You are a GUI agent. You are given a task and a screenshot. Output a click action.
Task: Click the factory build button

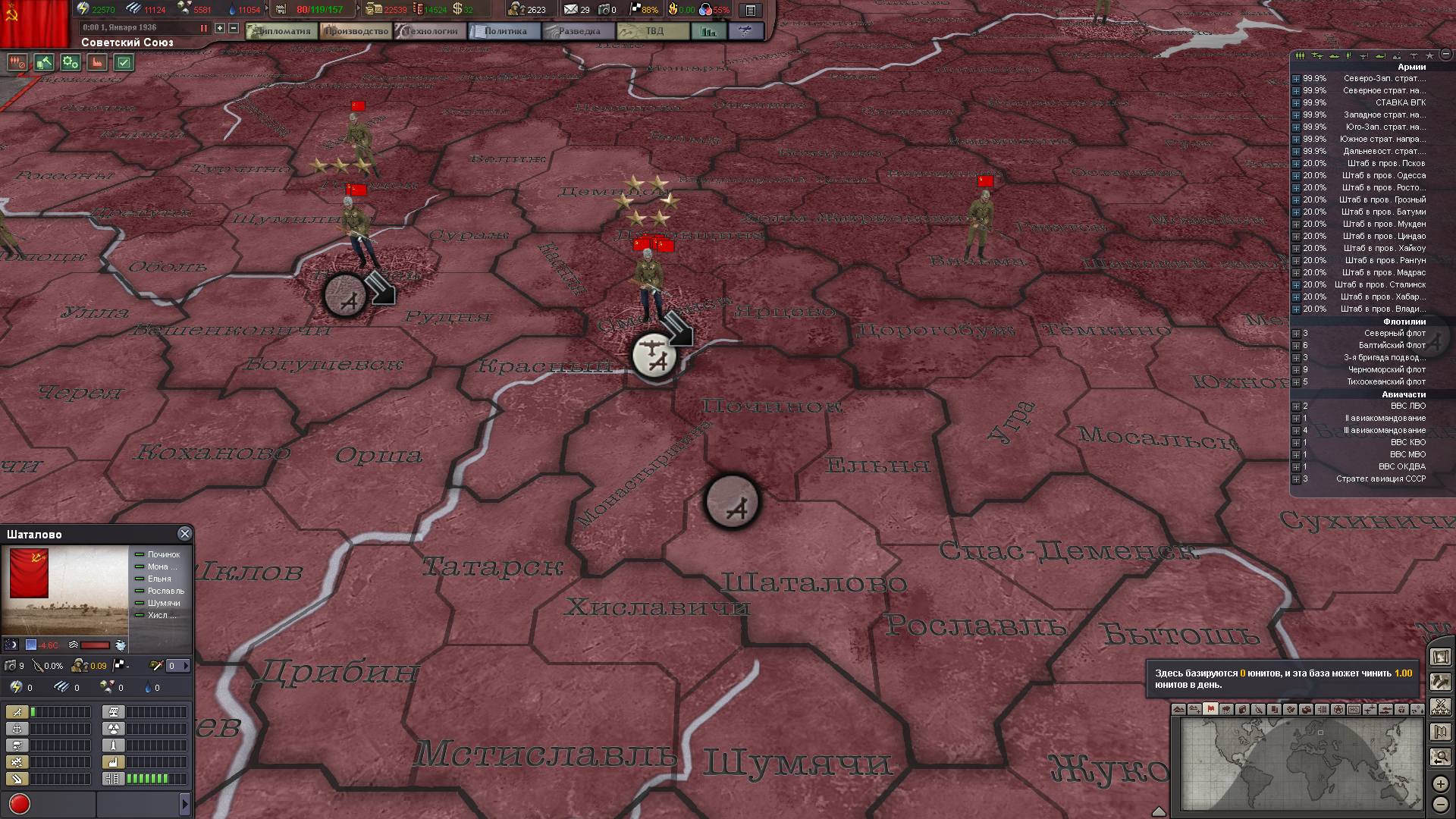[114, 762]
